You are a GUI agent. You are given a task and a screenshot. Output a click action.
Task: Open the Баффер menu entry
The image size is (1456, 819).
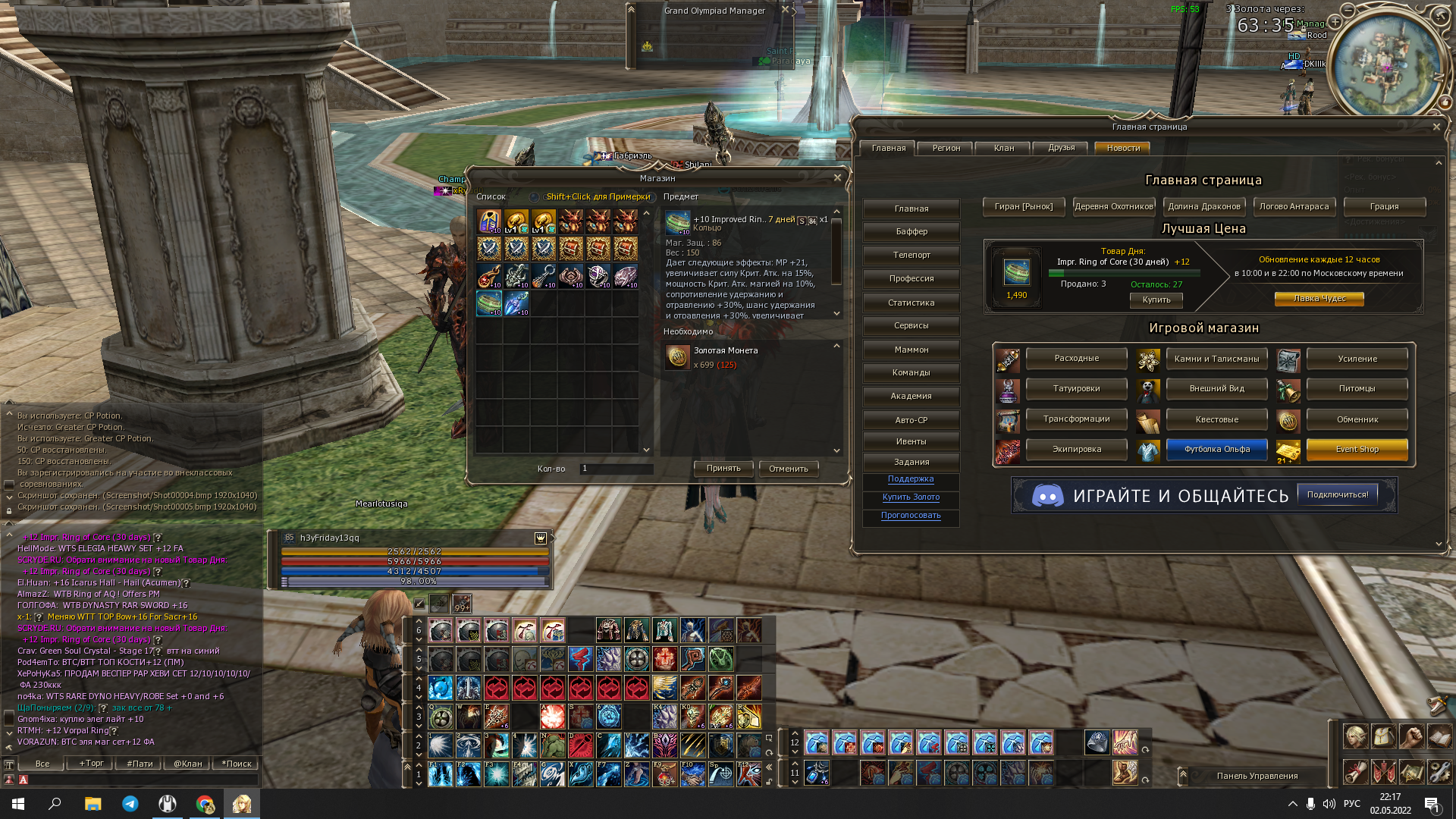(911, 231)
